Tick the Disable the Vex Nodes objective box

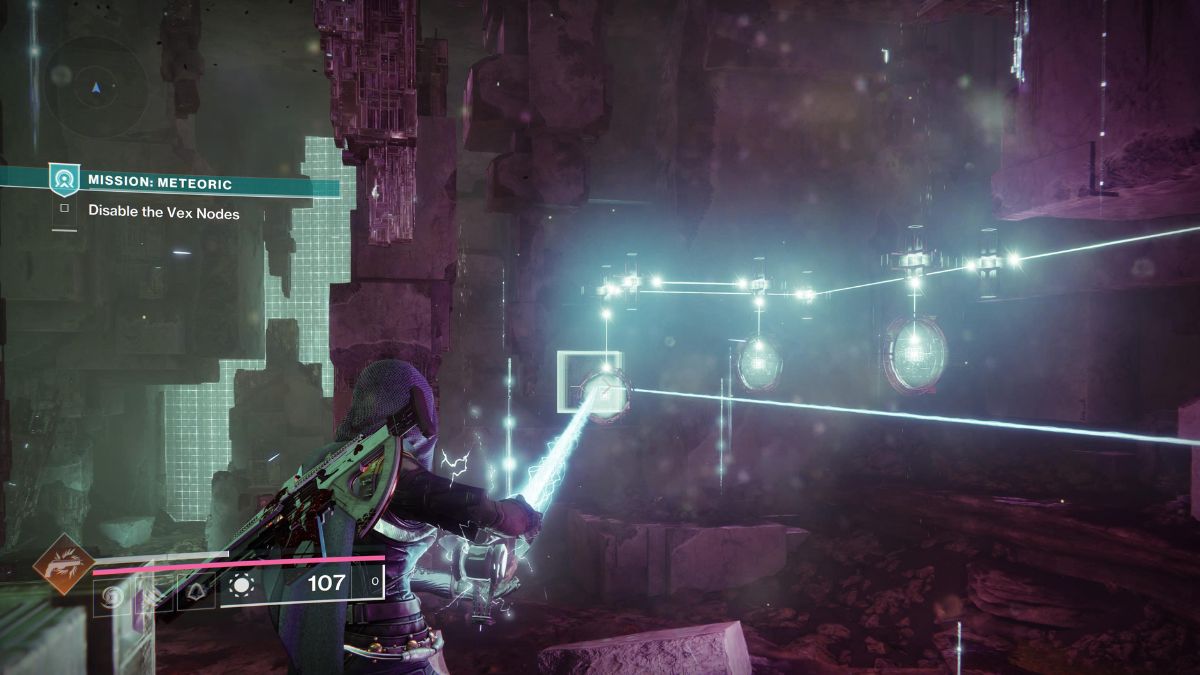[x=65, y=210]
